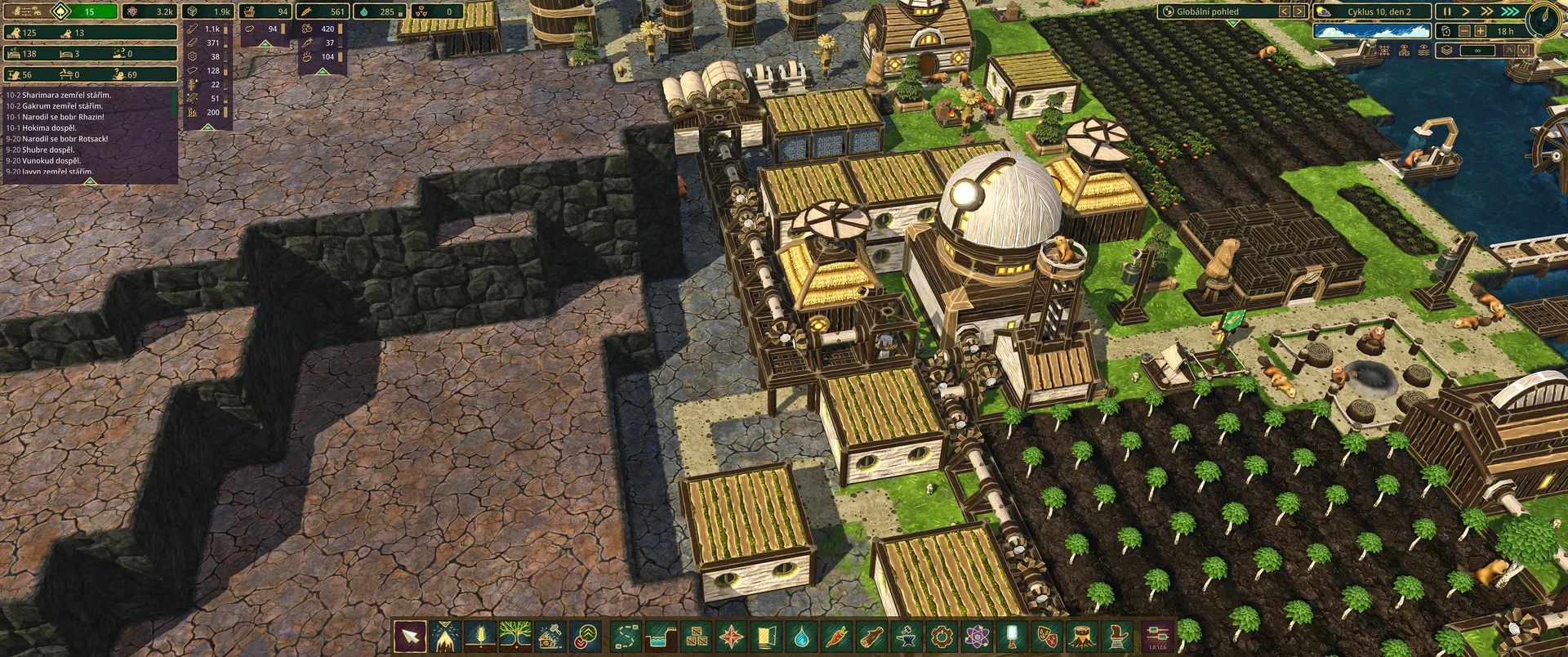The height and width of the screenshot is (657, 1568).
Task: Open the wood log buildings category
Action: pos(871,636)
